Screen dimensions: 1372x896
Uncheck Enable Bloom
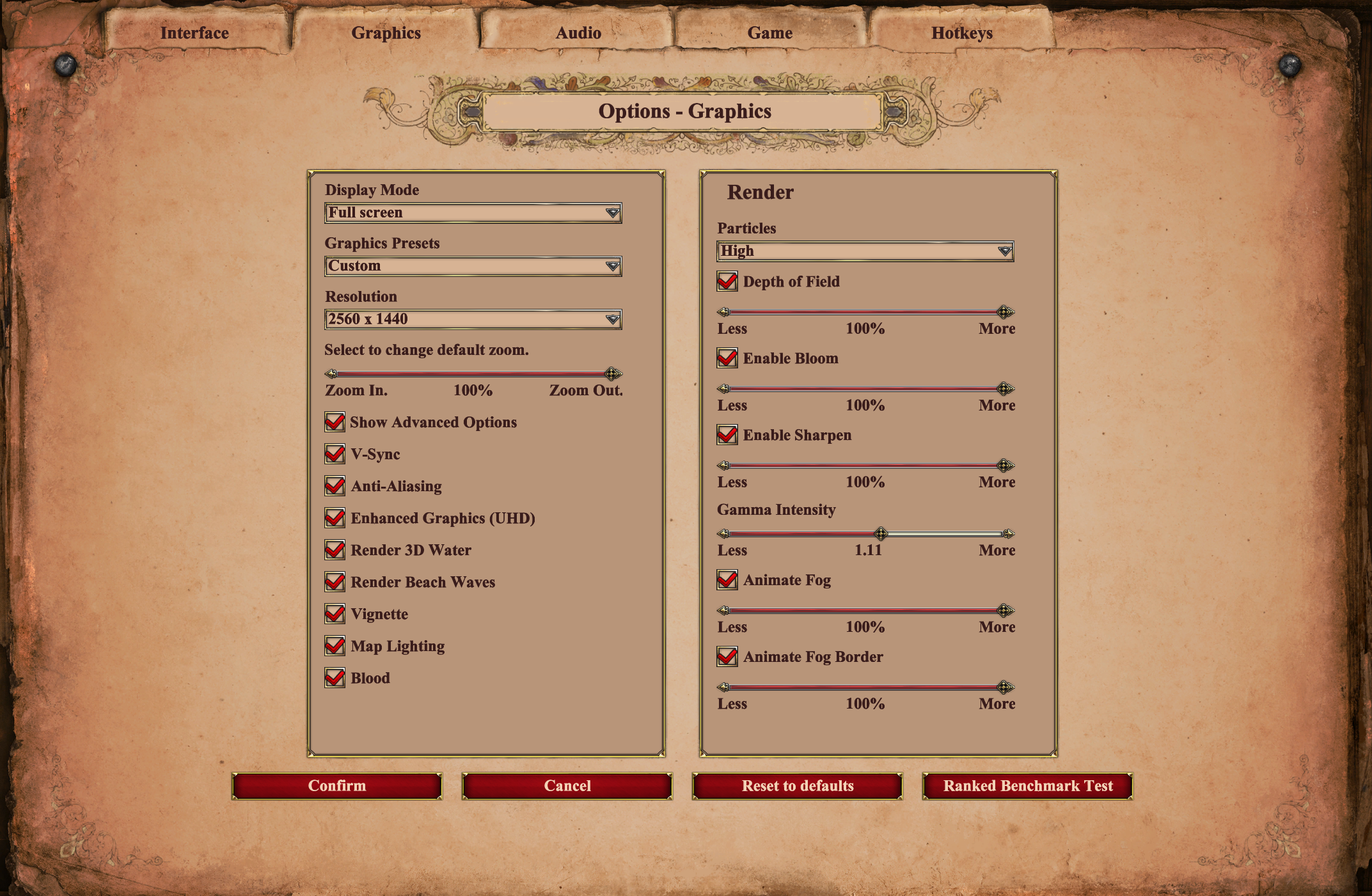(727, 358)
